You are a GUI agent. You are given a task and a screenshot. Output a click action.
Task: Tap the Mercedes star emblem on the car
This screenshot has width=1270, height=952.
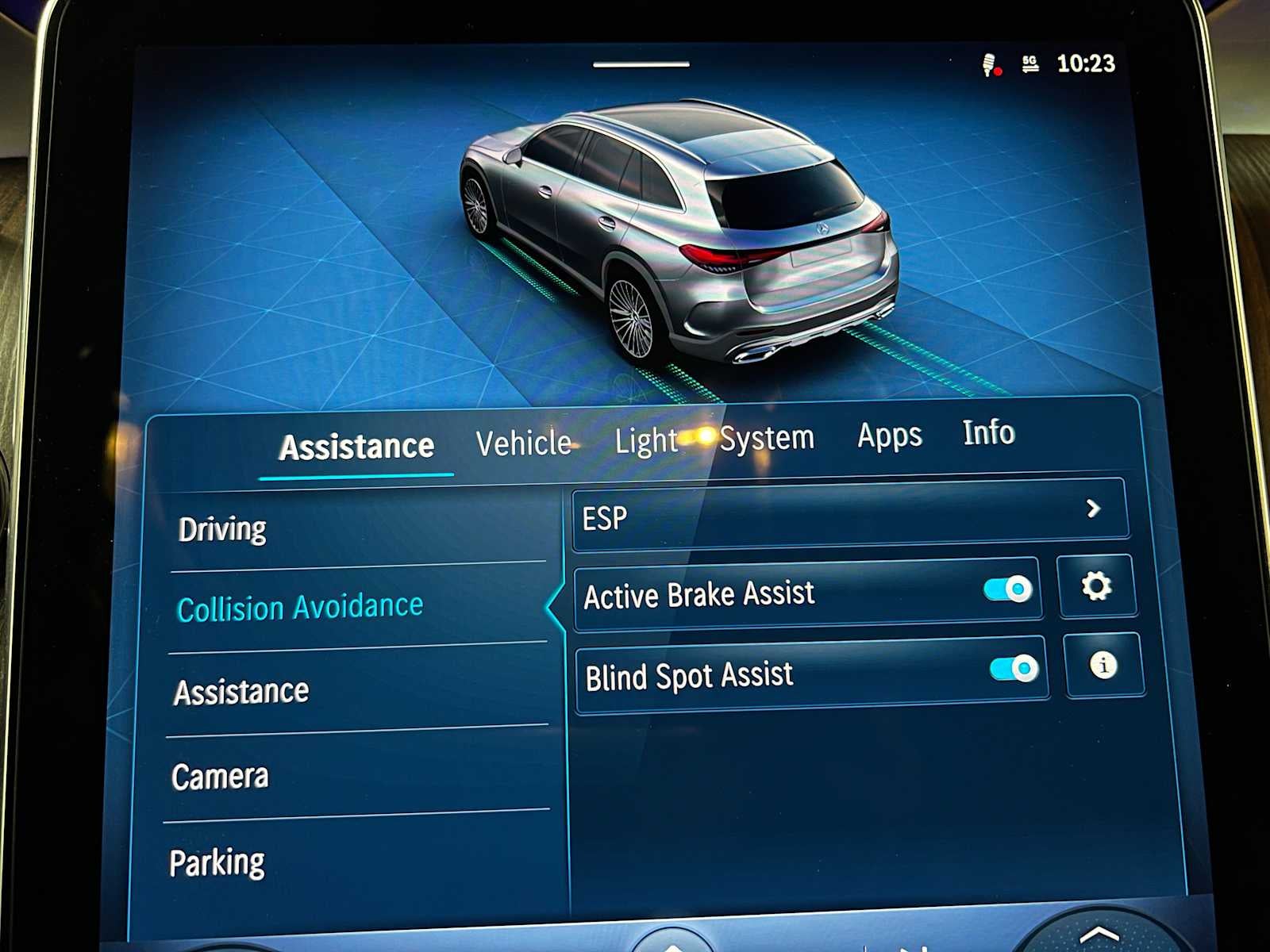pyautogui.click(x=822, y=230)
